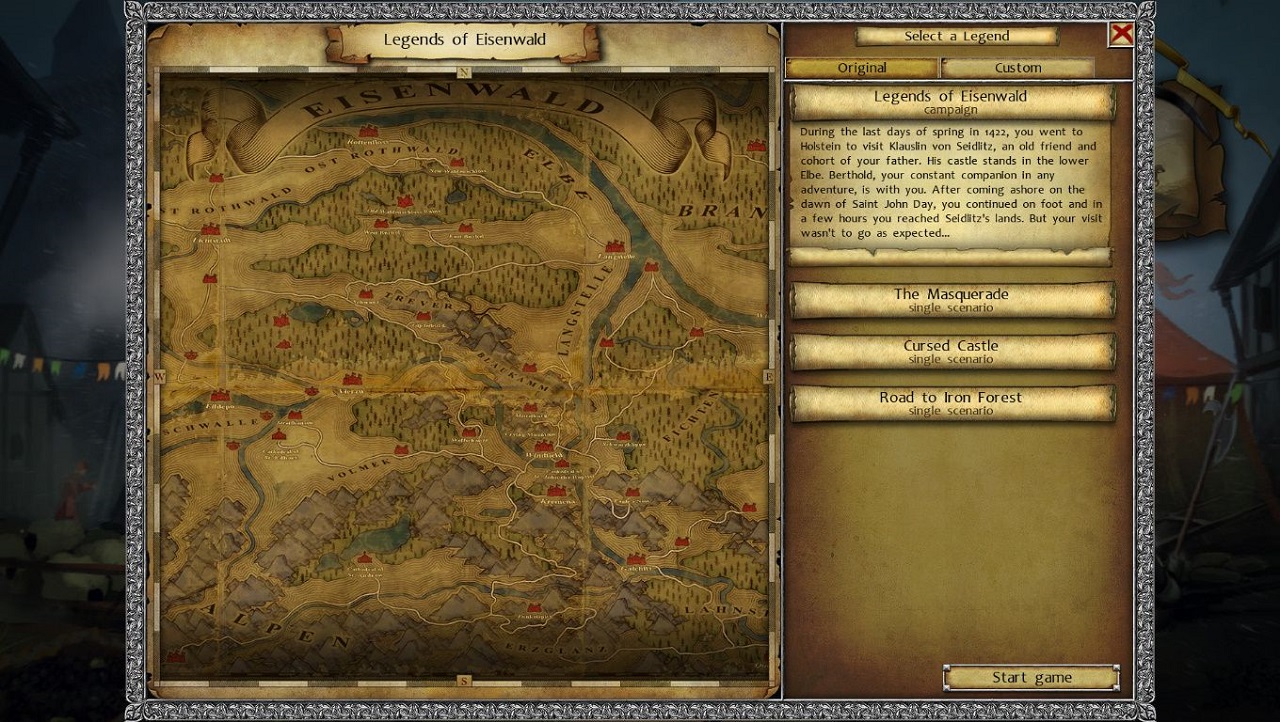Choose The Masquerade single scenario

(951, 299)
